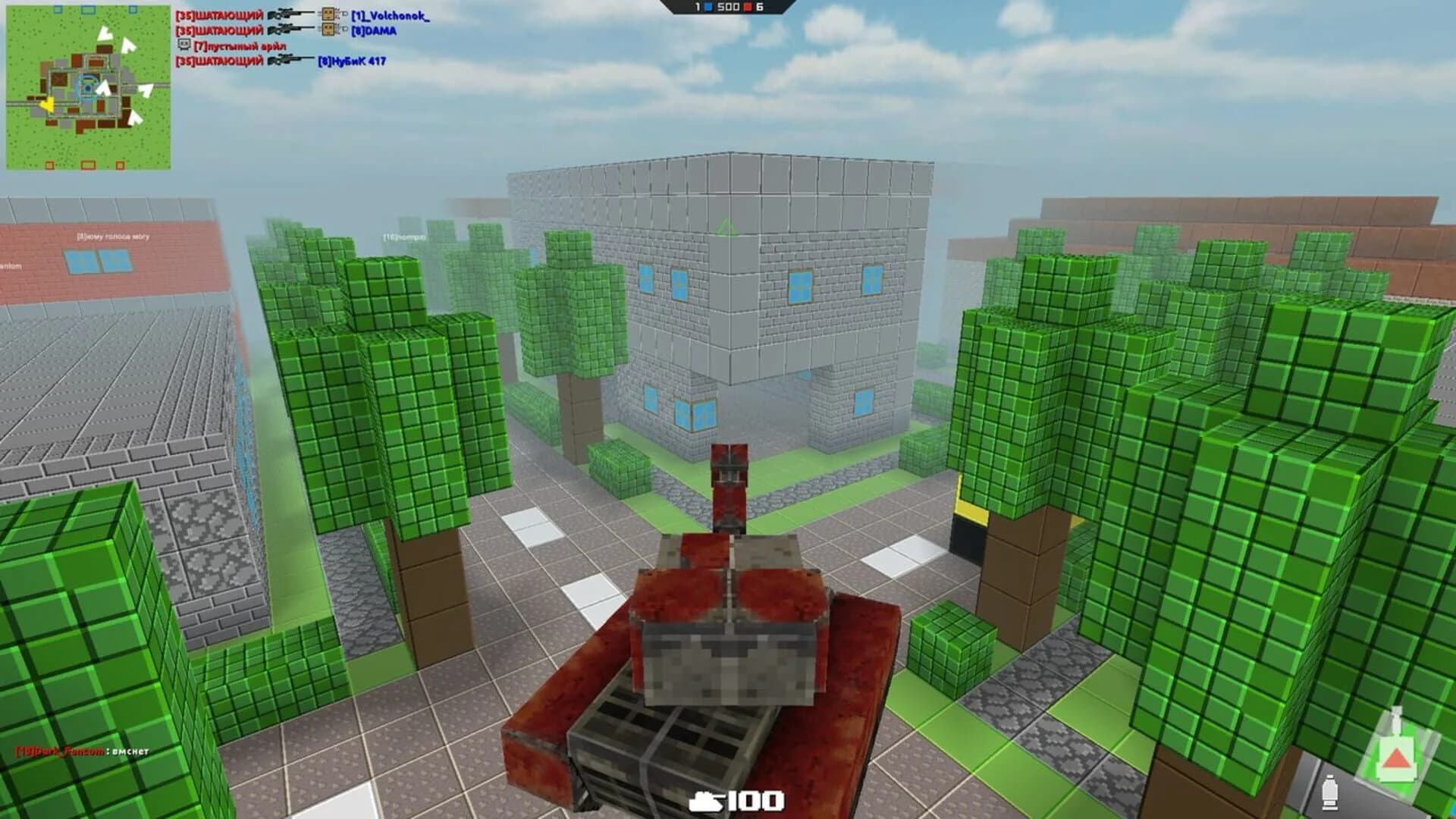This screenshot has width=1456, height=819.
Task: Open the chat message icon next to [7]пустыный арйл
Action: [184, 45]
